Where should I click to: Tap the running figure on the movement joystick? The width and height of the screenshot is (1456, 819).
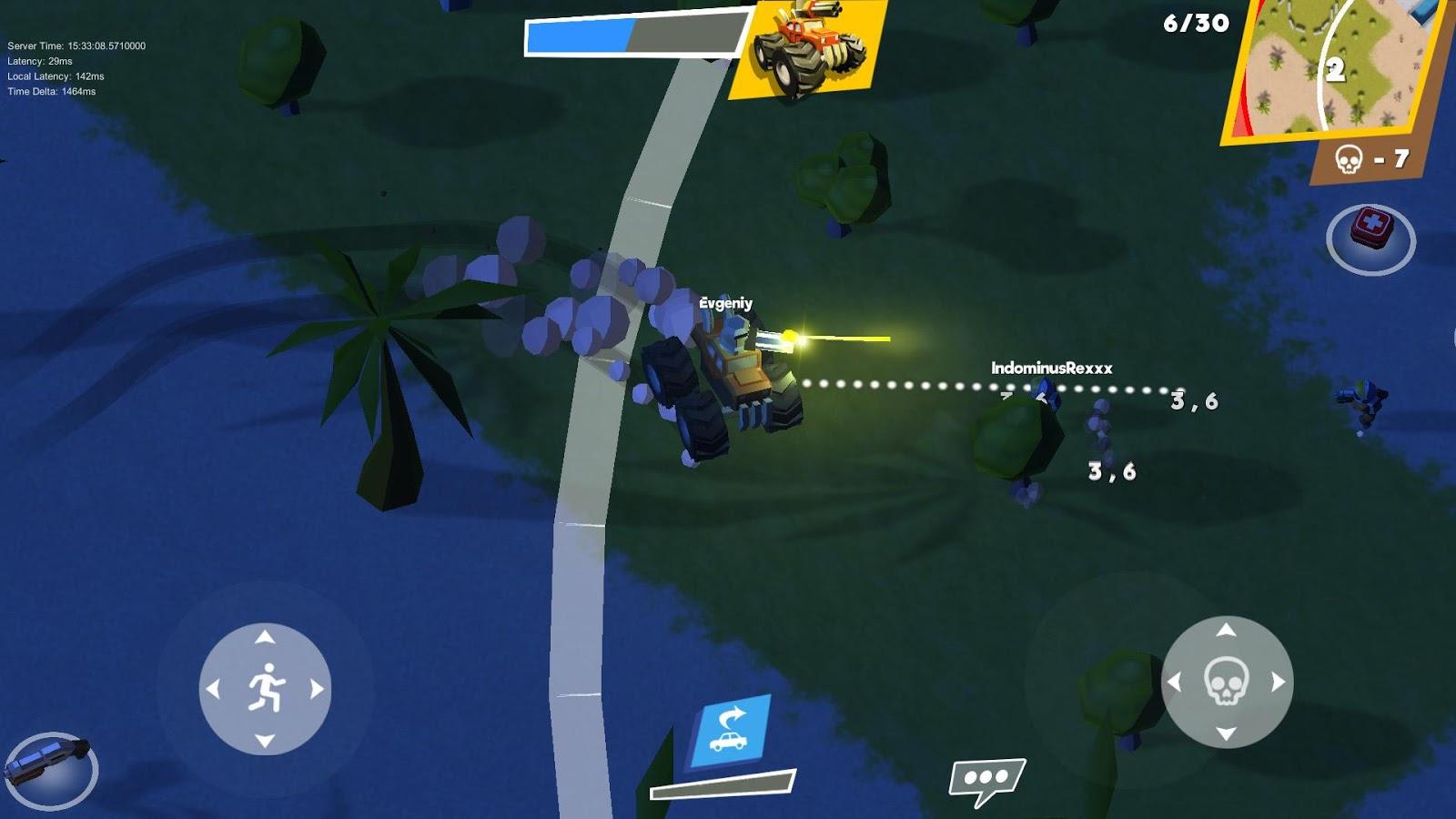click(x=265, y=689)
